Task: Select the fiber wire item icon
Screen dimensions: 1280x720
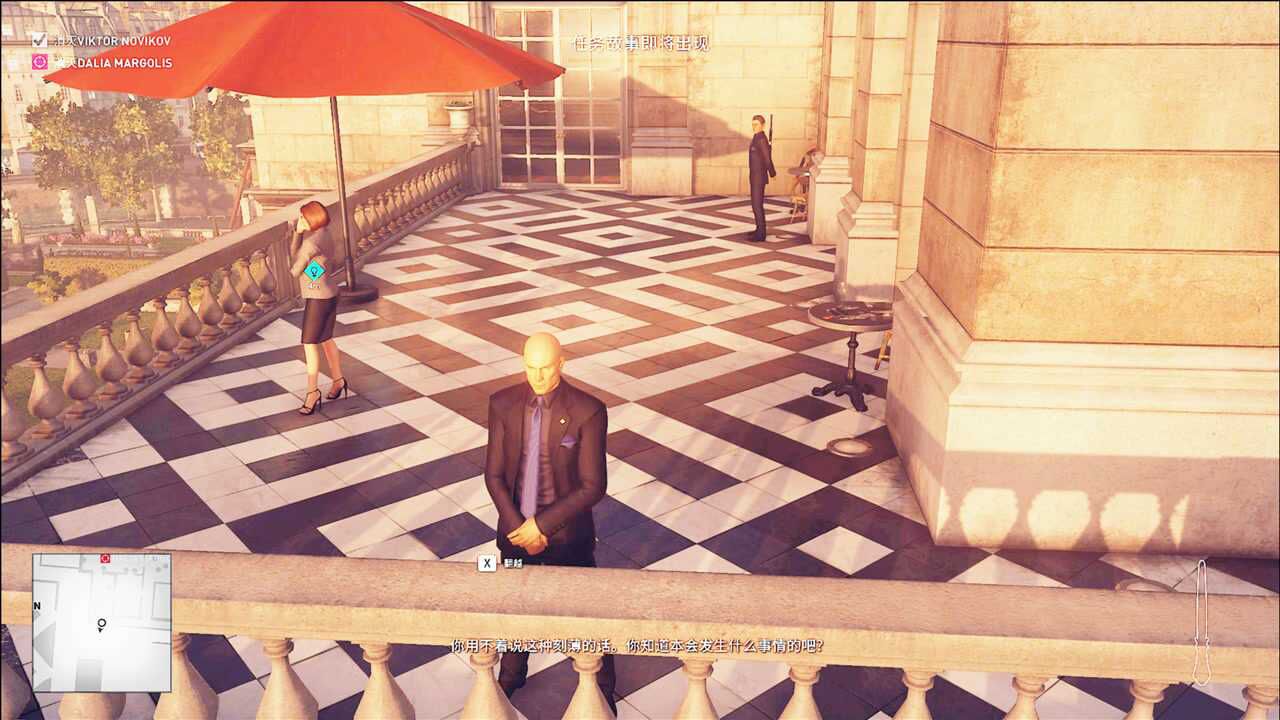Action: pos(1202,621)
